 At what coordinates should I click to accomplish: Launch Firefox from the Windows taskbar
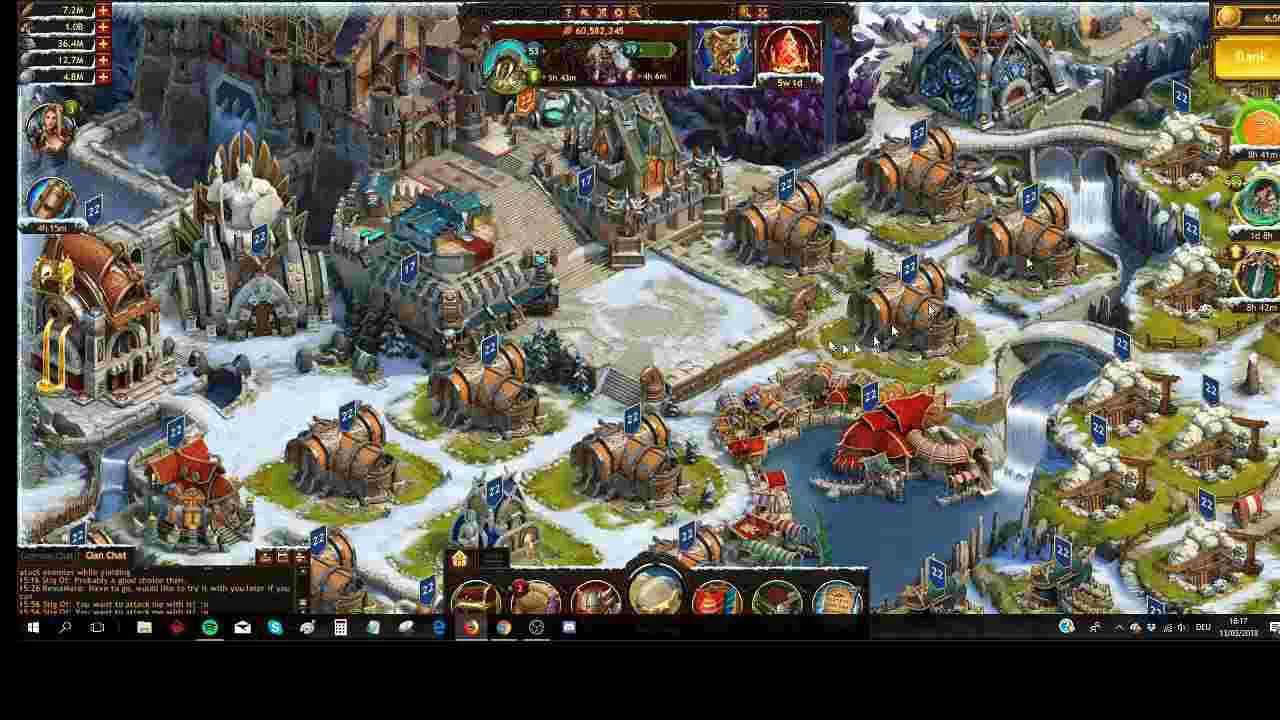pos(470,628)
